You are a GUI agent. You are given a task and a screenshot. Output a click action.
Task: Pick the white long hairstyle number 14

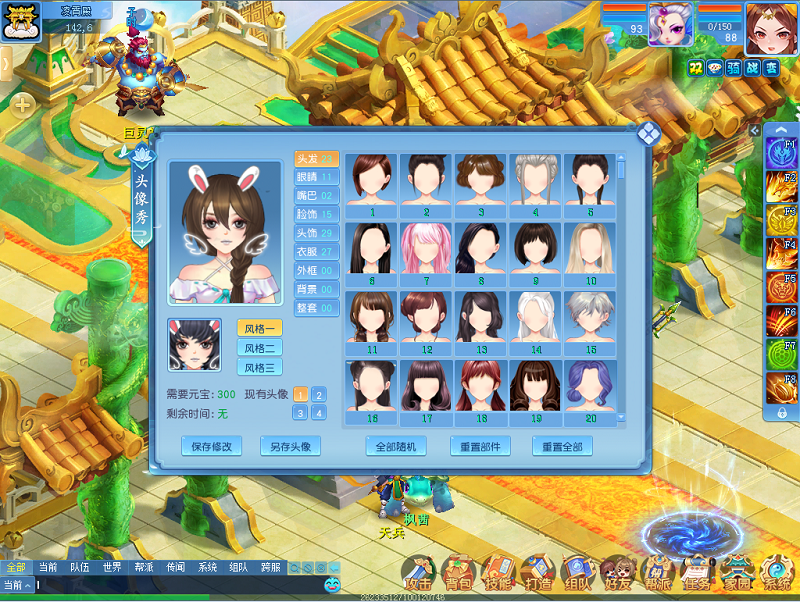coord(536,321)
